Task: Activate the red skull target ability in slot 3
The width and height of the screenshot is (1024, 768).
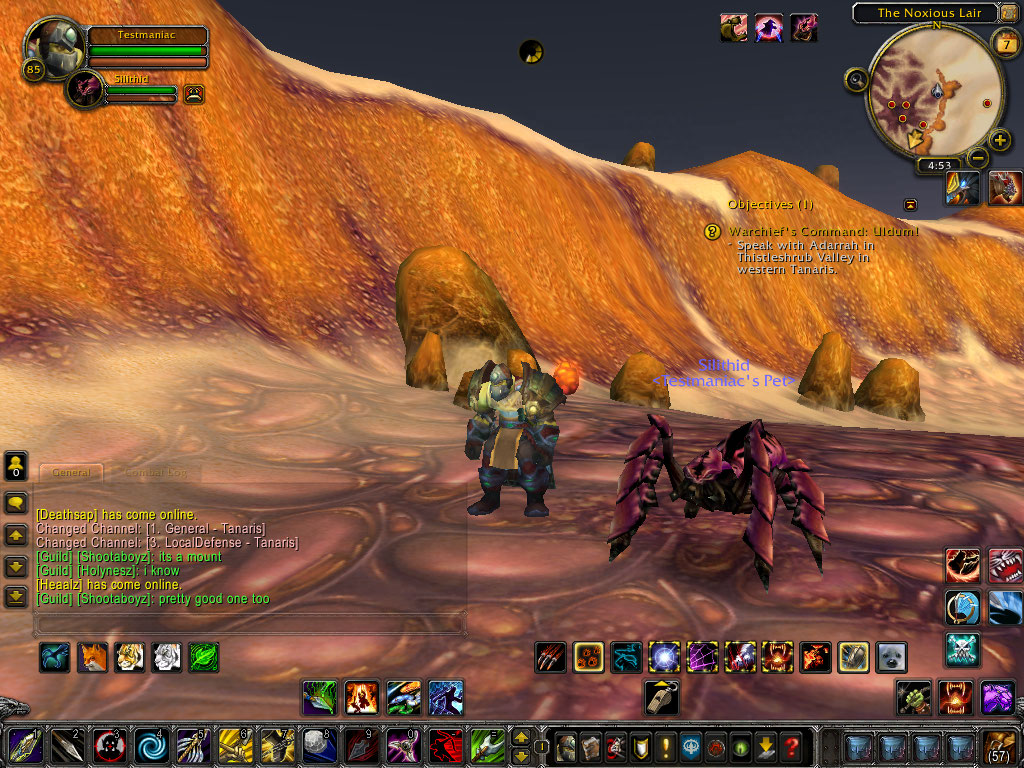Action: (x=109, y=746)
